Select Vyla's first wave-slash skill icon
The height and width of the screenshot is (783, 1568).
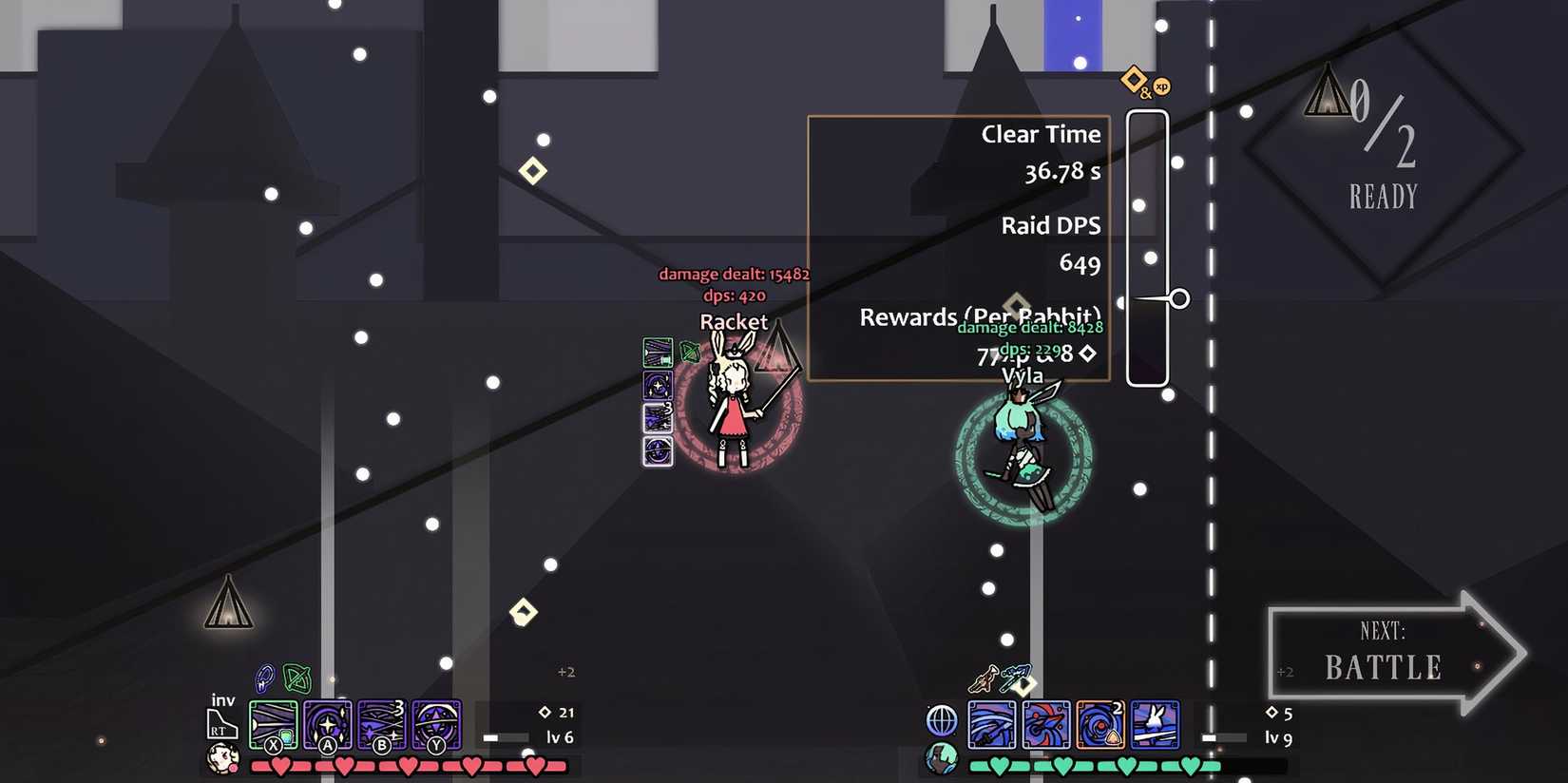point(991,725)
